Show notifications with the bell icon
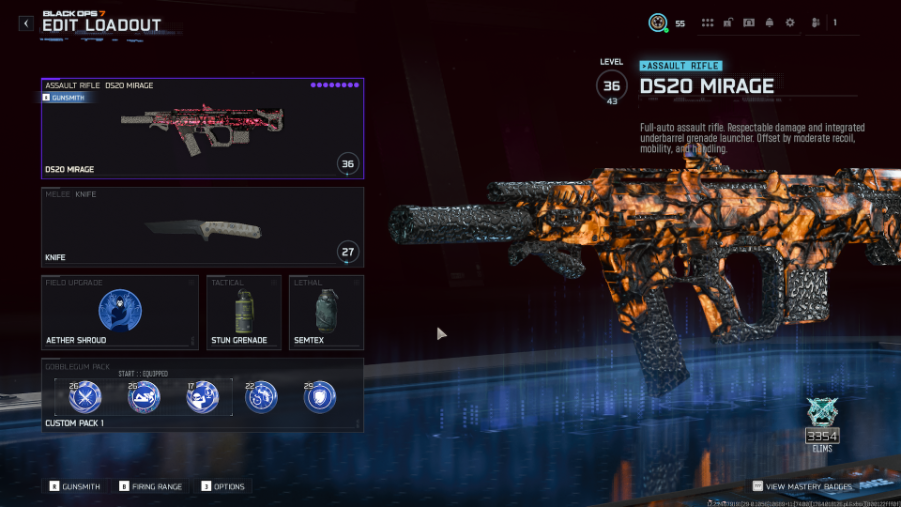The width and height of the screenshot is (901, 507). [x=769, y=23]
